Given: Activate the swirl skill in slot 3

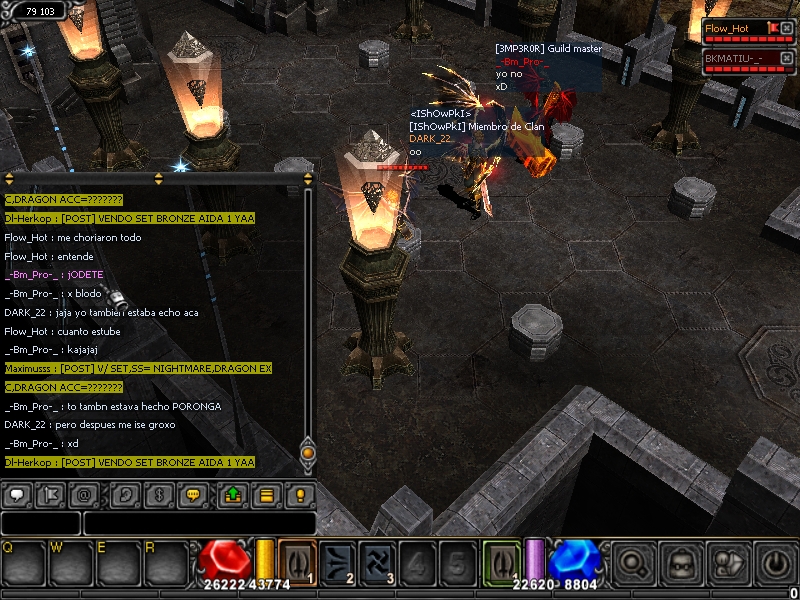Looking at the screenshot, I should (378, 561).
